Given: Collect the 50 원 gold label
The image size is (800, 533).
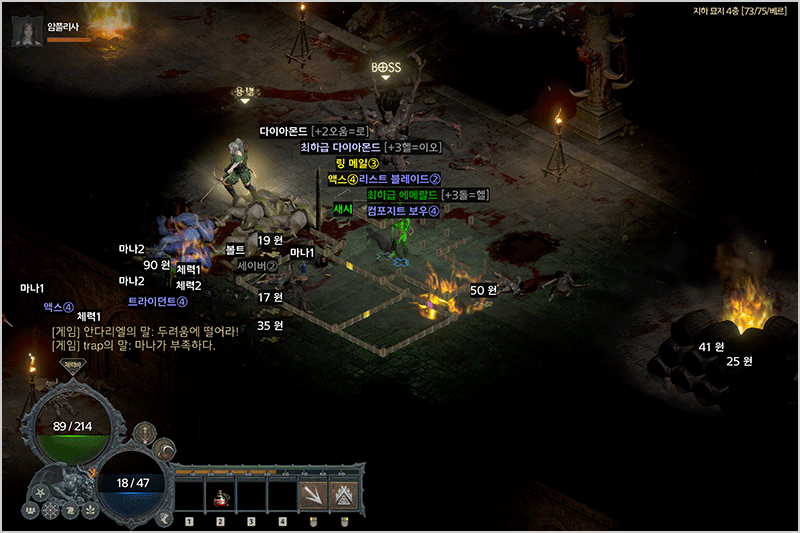Looking at the screenshot, I should coord(483,290).
